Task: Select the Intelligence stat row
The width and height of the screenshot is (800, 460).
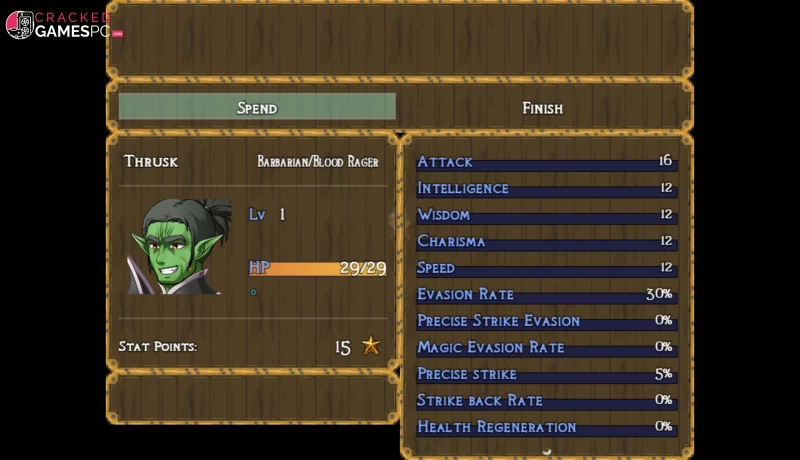Action: coord(545,188)
